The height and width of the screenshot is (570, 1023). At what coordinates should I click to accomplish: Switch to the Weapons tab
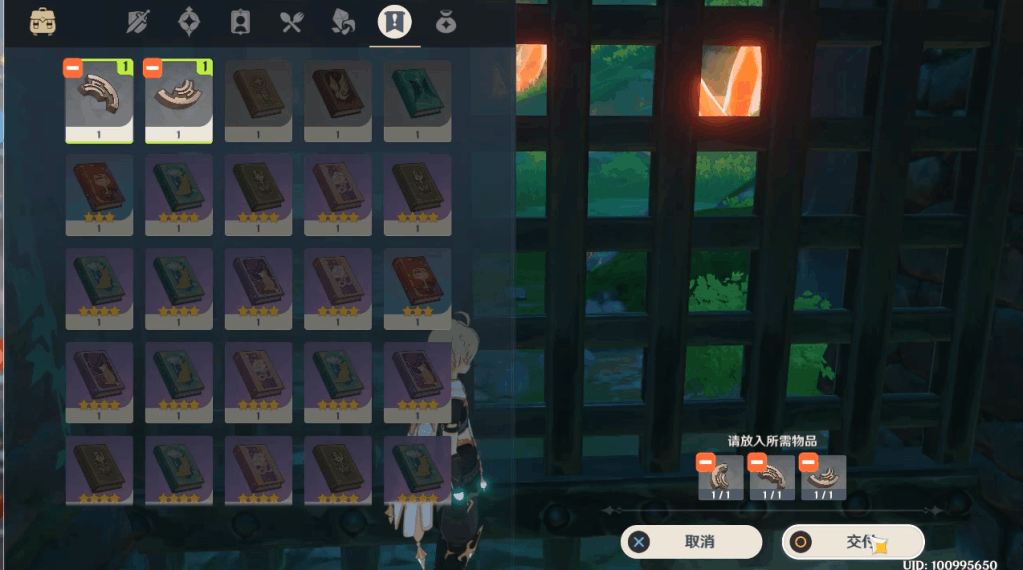click(x=139, y=22)
